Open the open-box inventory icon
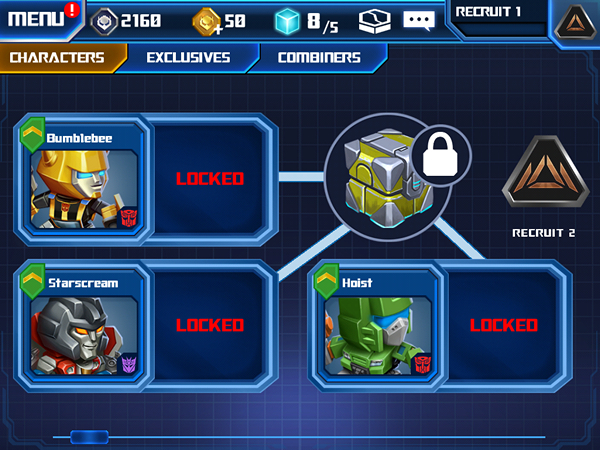The width and height of the screenshot is (600, 450). [x=373, y=19]
